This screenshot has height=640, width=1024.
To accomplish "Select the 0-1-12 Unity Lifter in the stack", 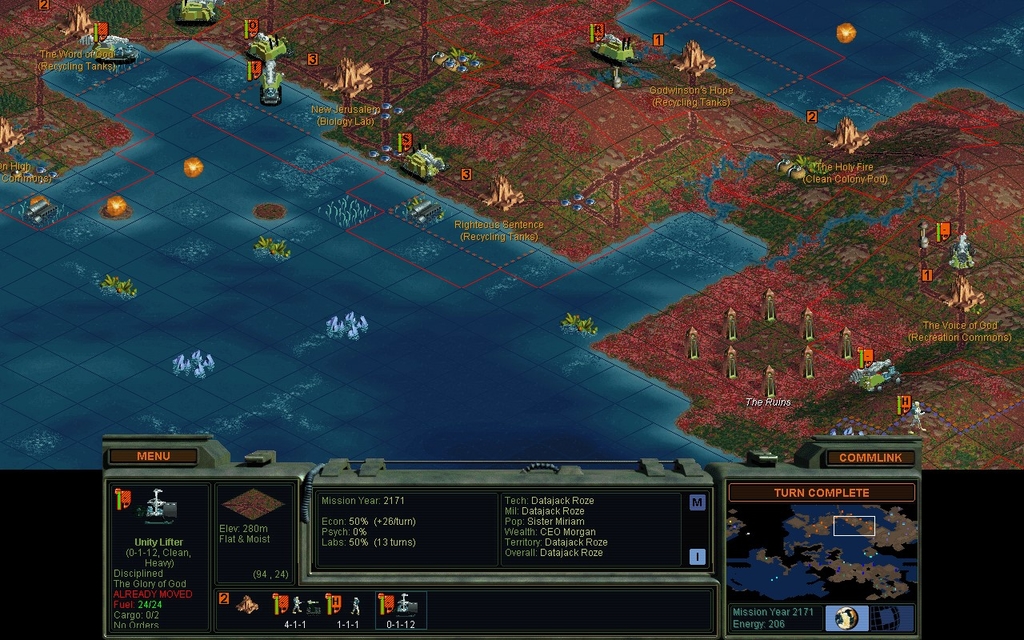I will click(400, 607).
